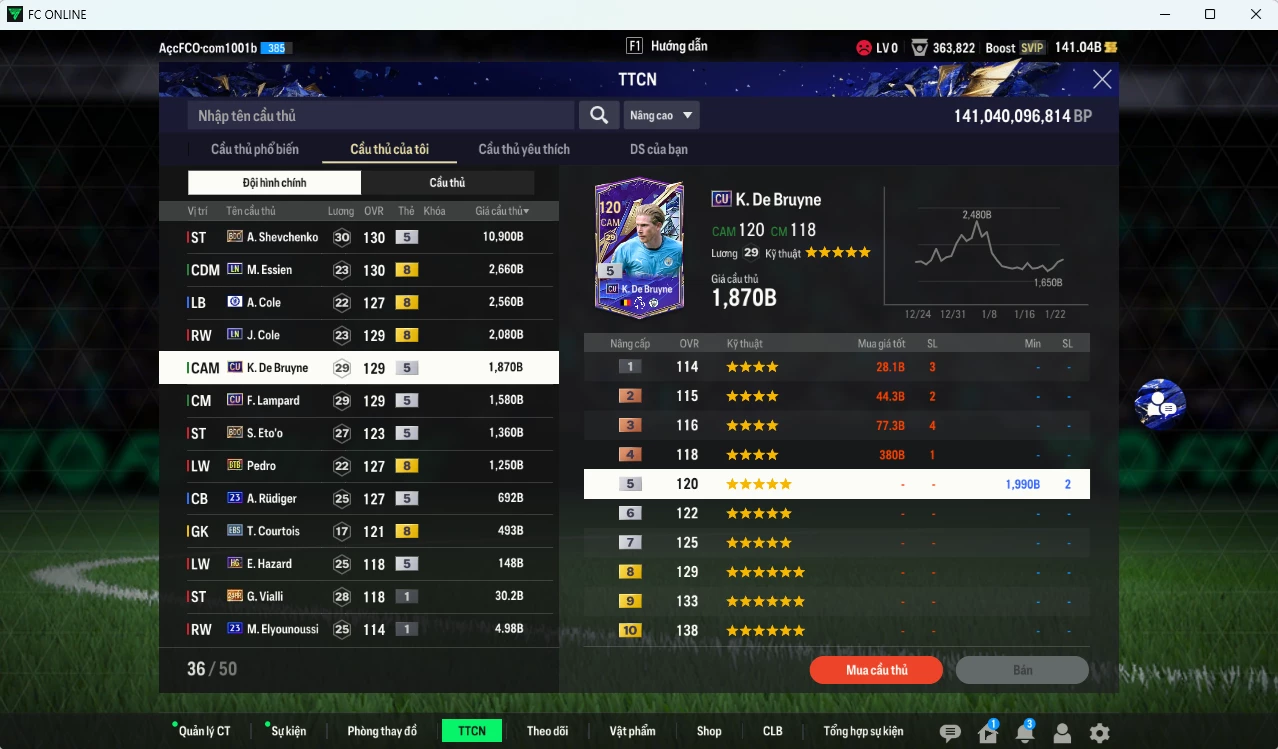Open the DS của bạn tab
The width and height of the screenshot is (1278, 749).
pos(658,150)
